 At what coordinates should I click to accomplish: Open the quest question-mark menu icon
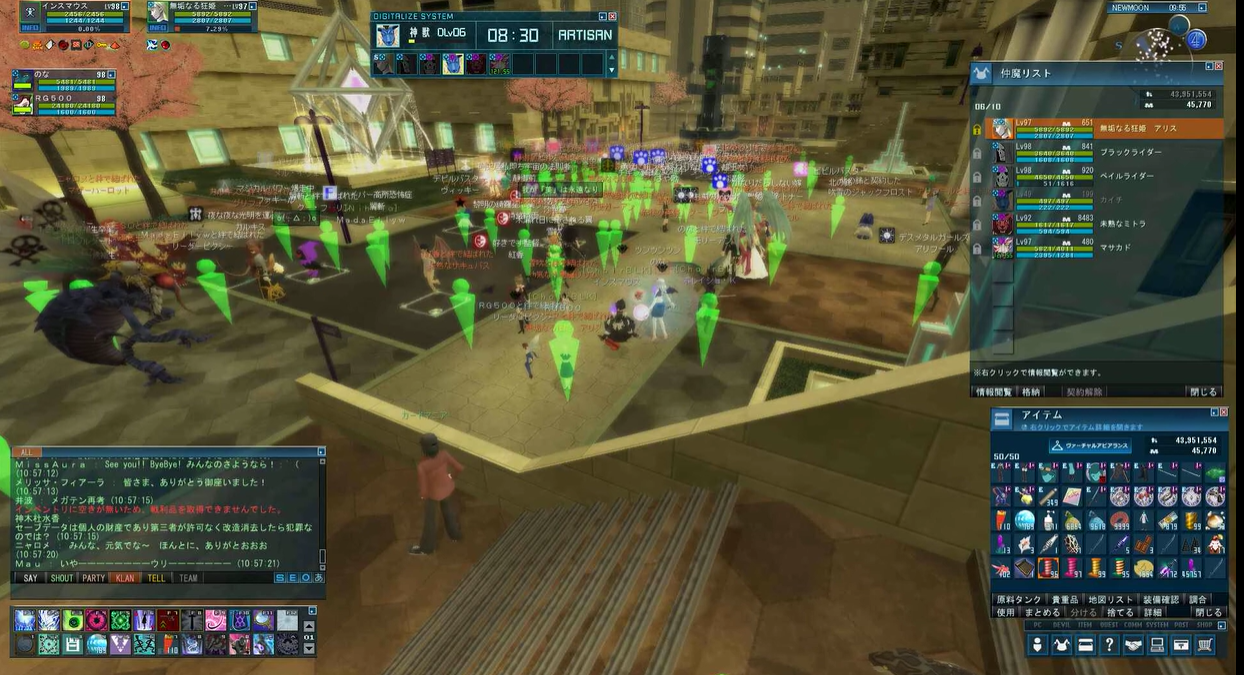click(x=1109, y=646)
